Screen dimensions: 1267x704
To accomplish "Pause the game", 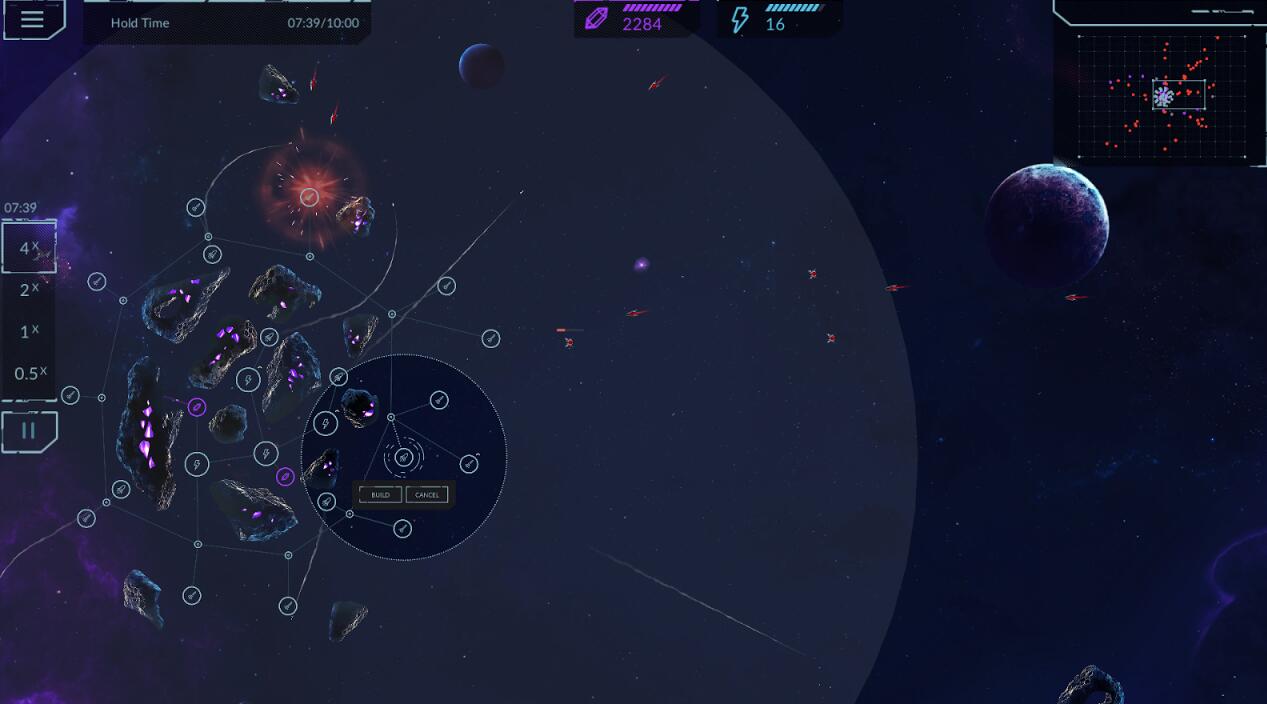I will (29, 431).
